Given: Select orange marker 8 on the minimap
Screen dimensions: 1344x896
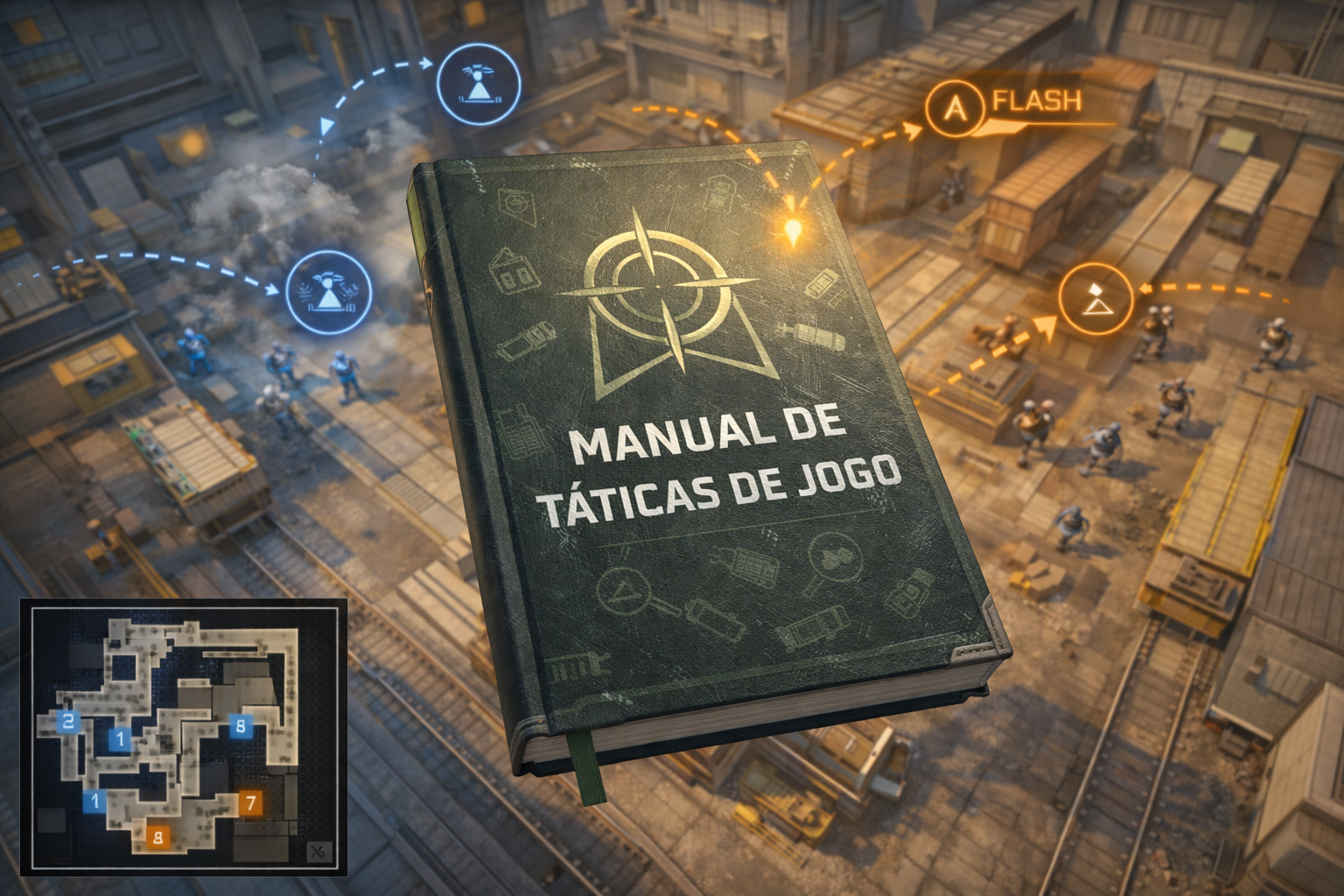Looking at the screenshot, I should 158,836.
